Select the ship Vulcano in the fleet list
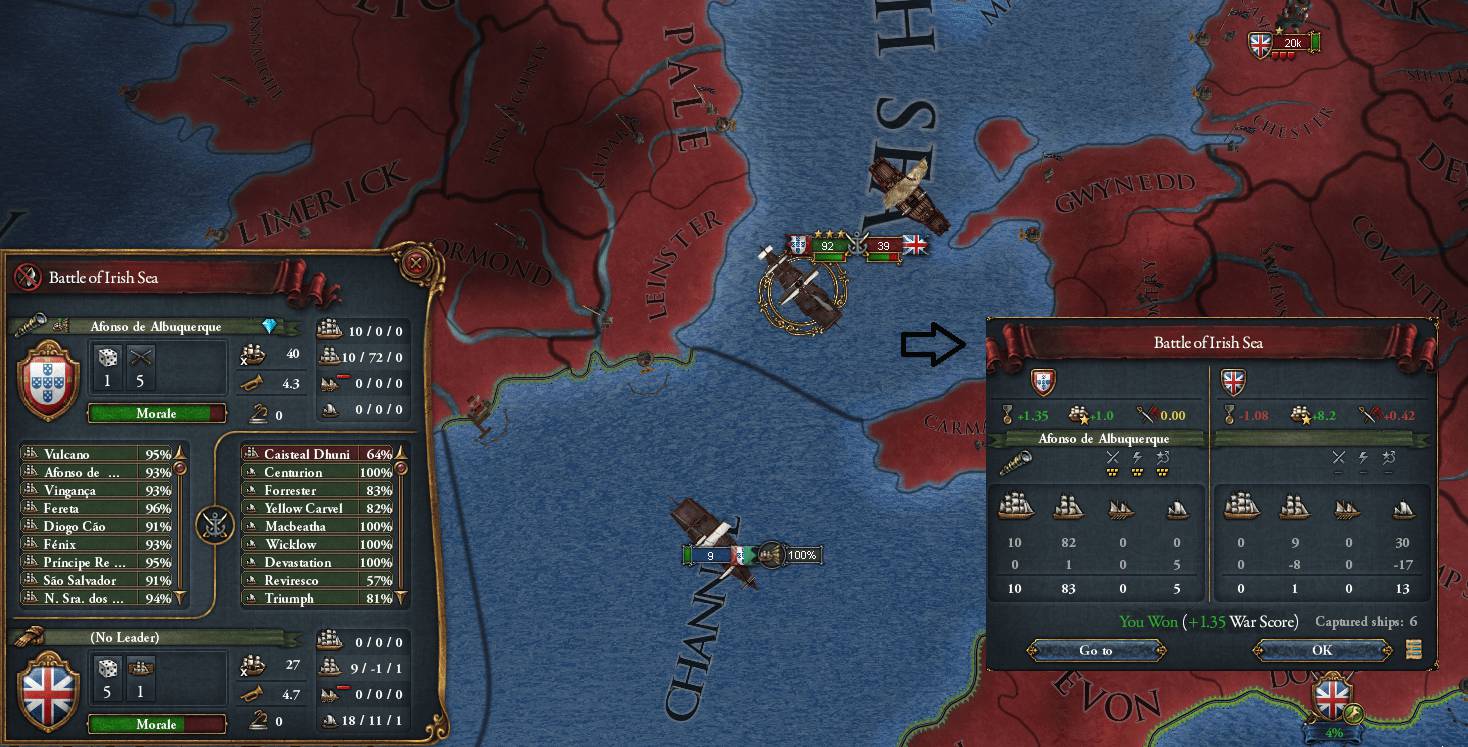 tap(96, 454)
